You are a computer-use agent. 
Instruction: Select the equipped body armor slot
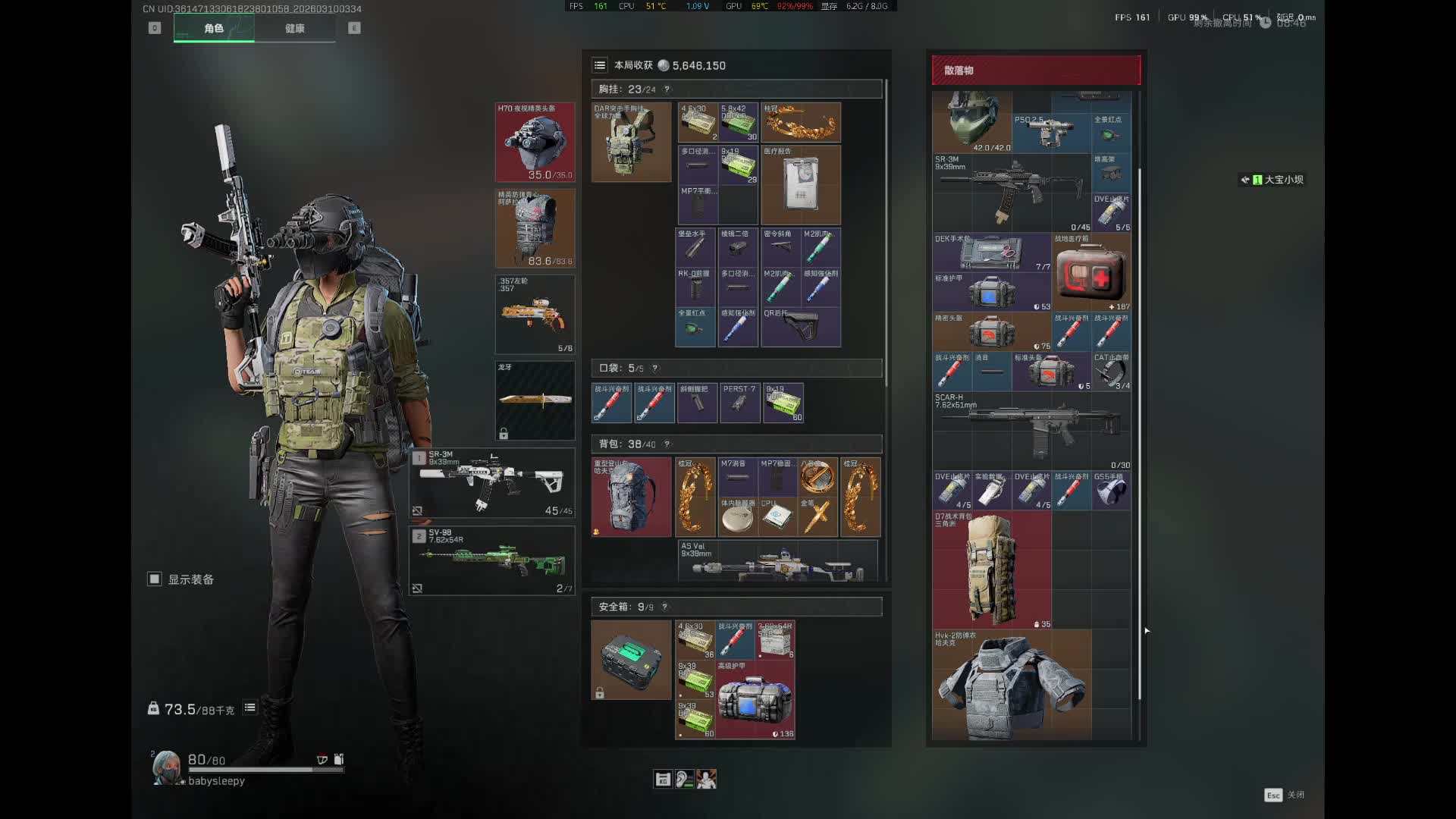coord(535,228)
